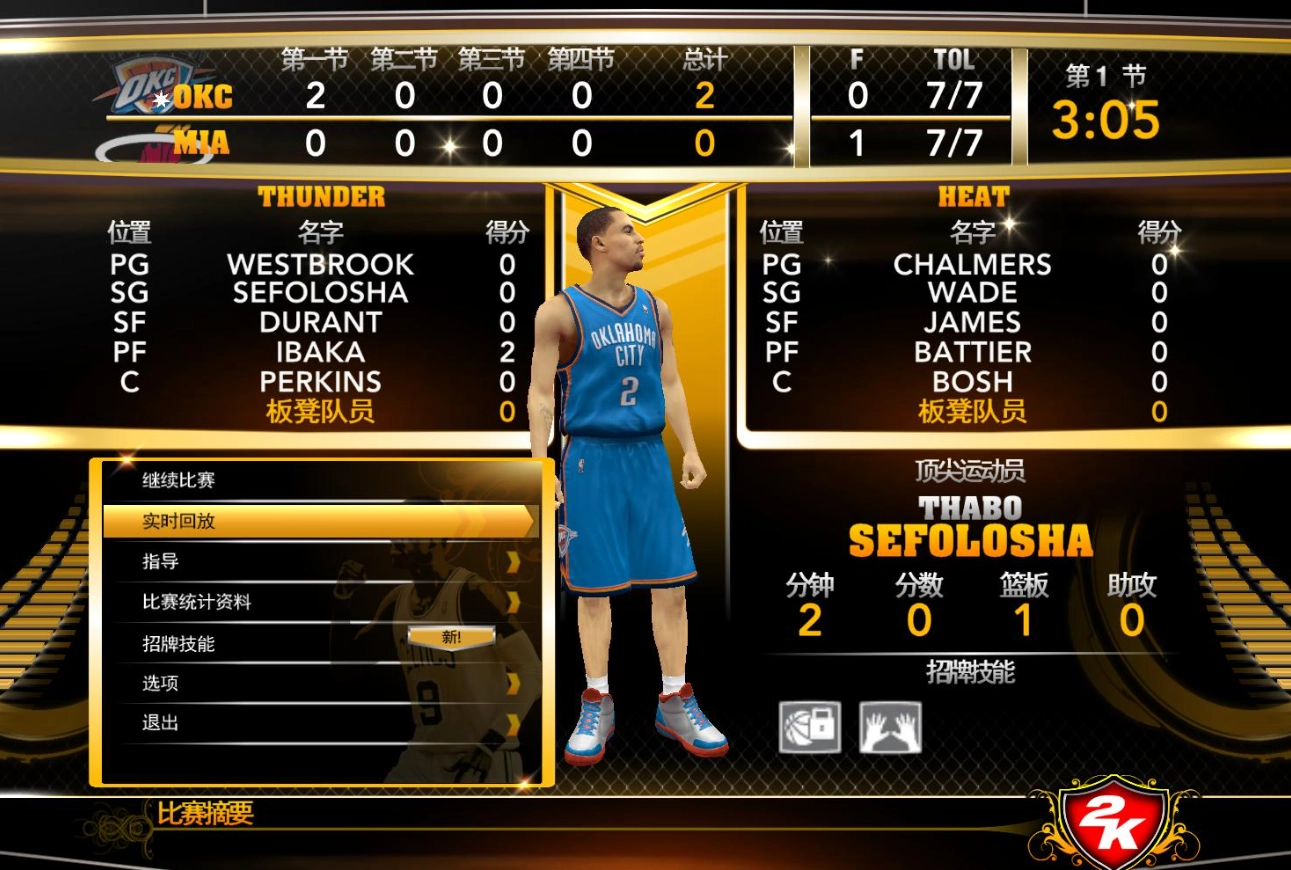
Task: Choose 选项 from the pause menu
Action: pos(160,682)
